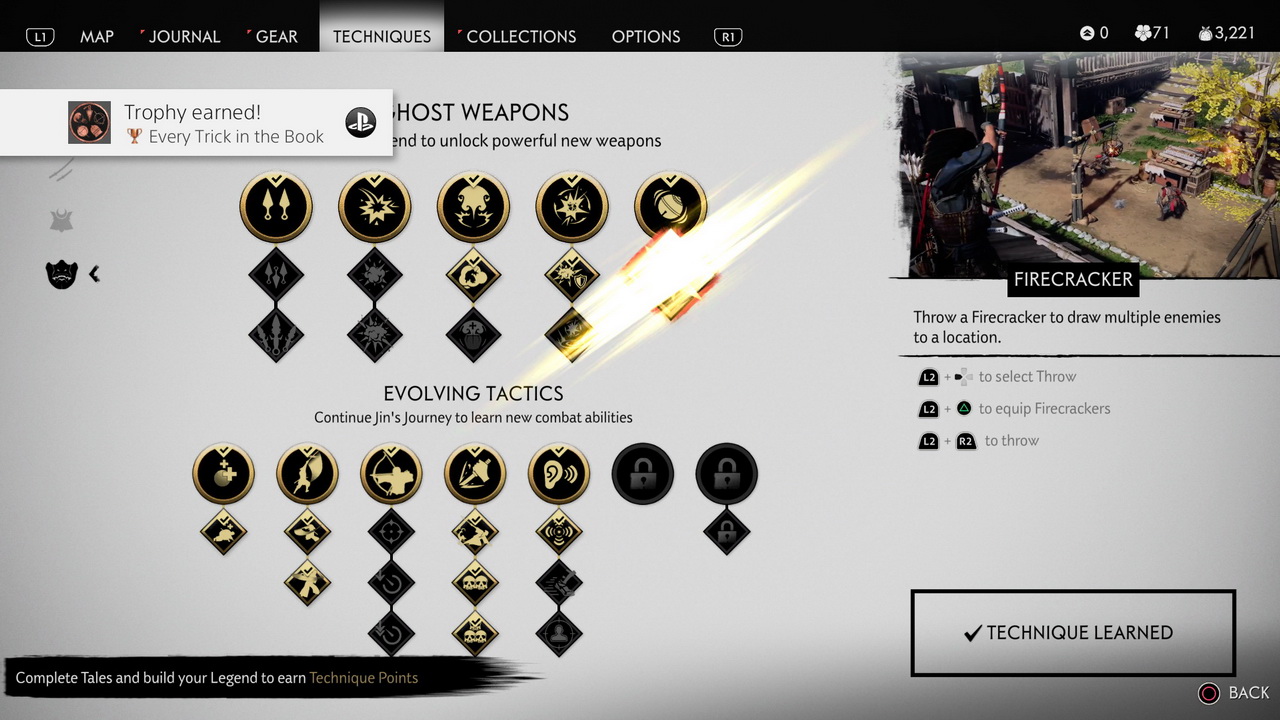Screen dimensions: 1280x720
Task: Click the first locked padlock tactic circle
Action: click(x=643, y=474)
